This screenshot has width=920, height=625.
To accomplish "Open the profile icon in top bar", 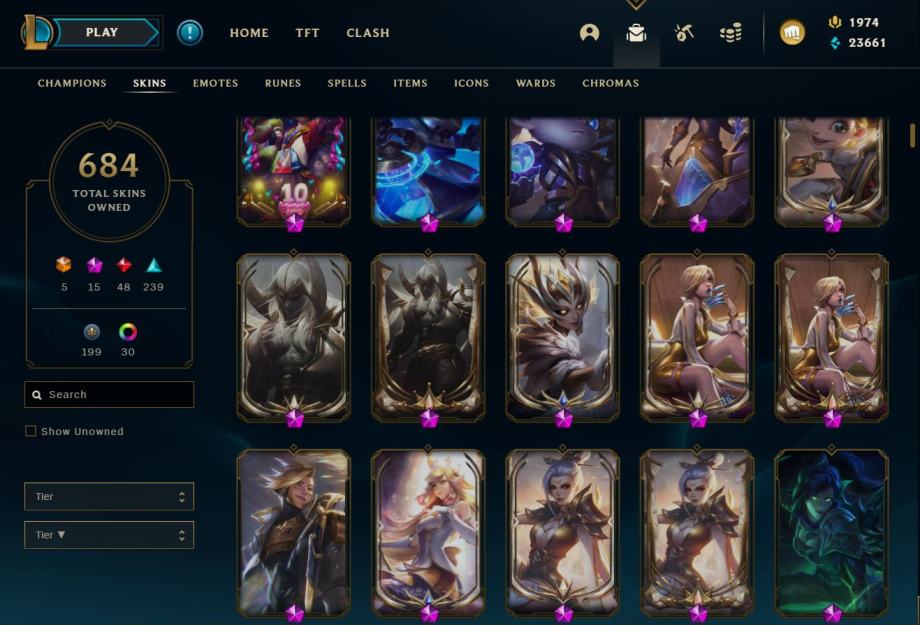I will (x=589, y=33).
